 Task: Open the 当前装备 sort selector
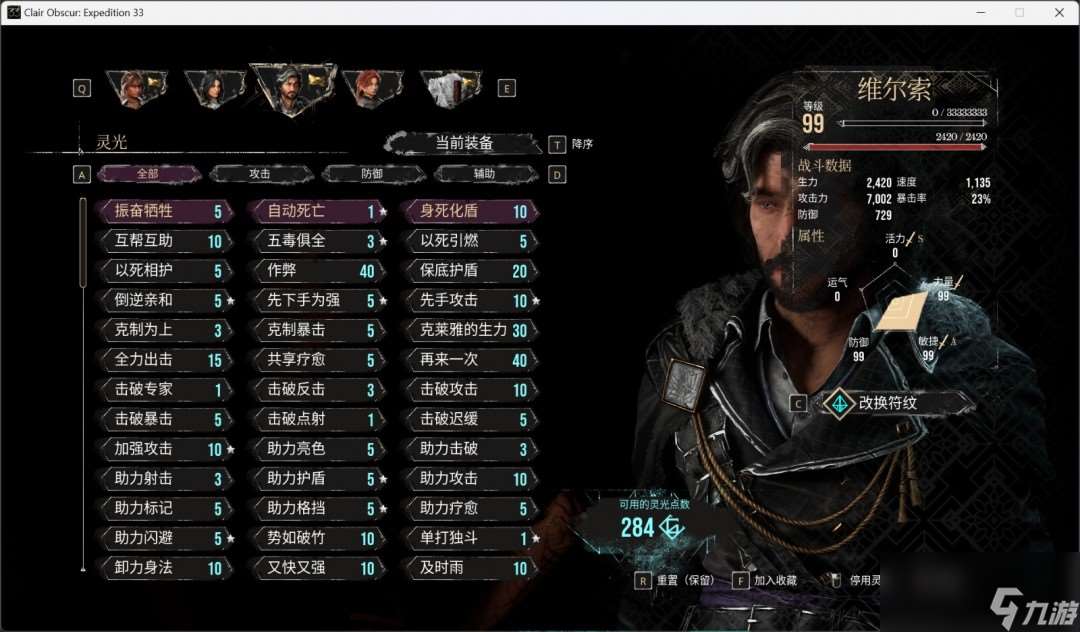464,143
